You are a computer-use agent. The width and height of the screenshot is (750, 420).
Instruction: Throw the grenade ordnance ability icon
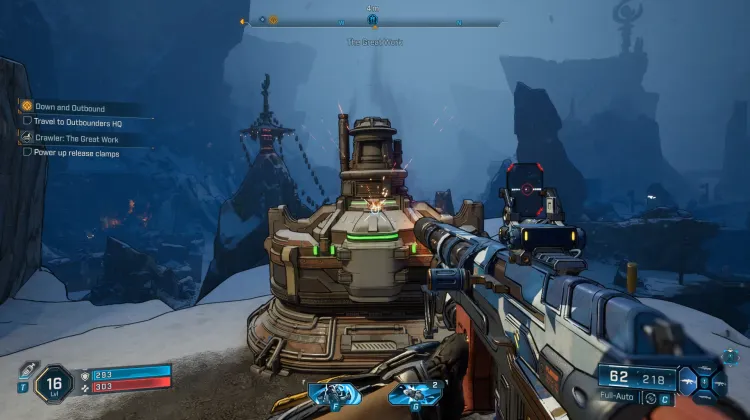click(x=408, y=394)
